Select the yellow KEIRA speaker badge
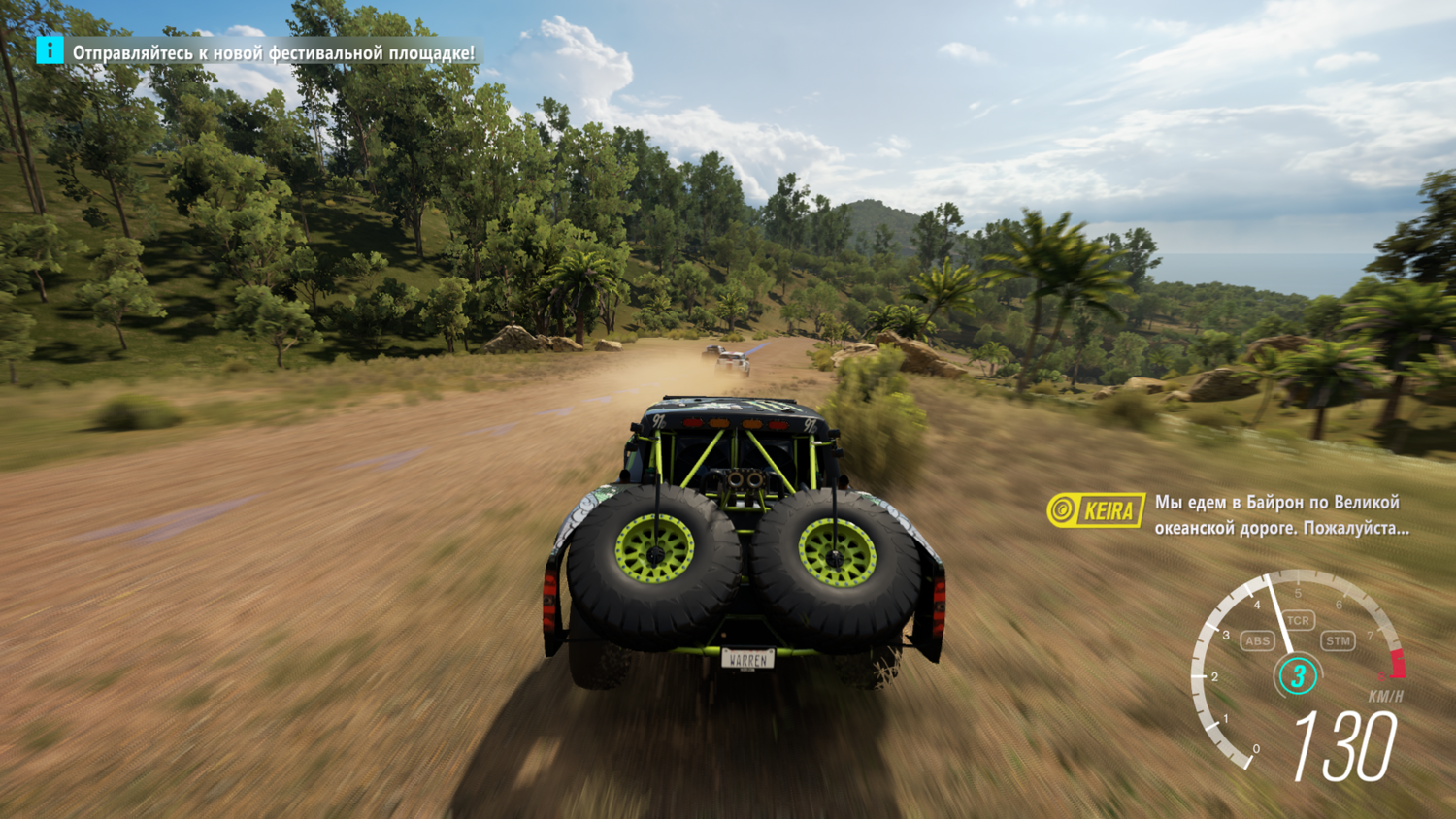The width and height of the screenshot is (1456, 819). coord(1096,509)
